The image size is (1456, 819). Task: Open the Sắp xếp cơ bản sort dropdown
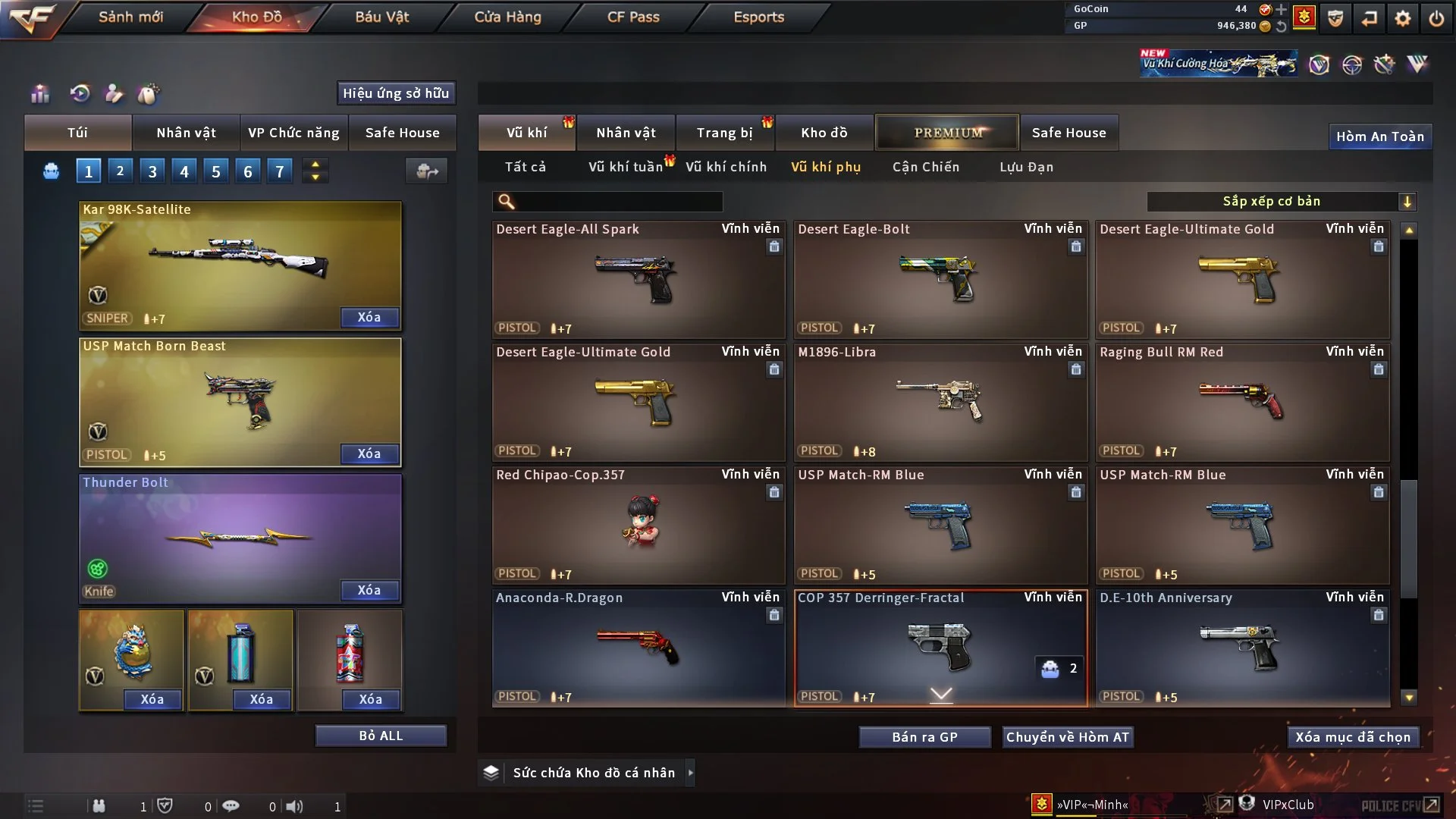pos(1281,201)
